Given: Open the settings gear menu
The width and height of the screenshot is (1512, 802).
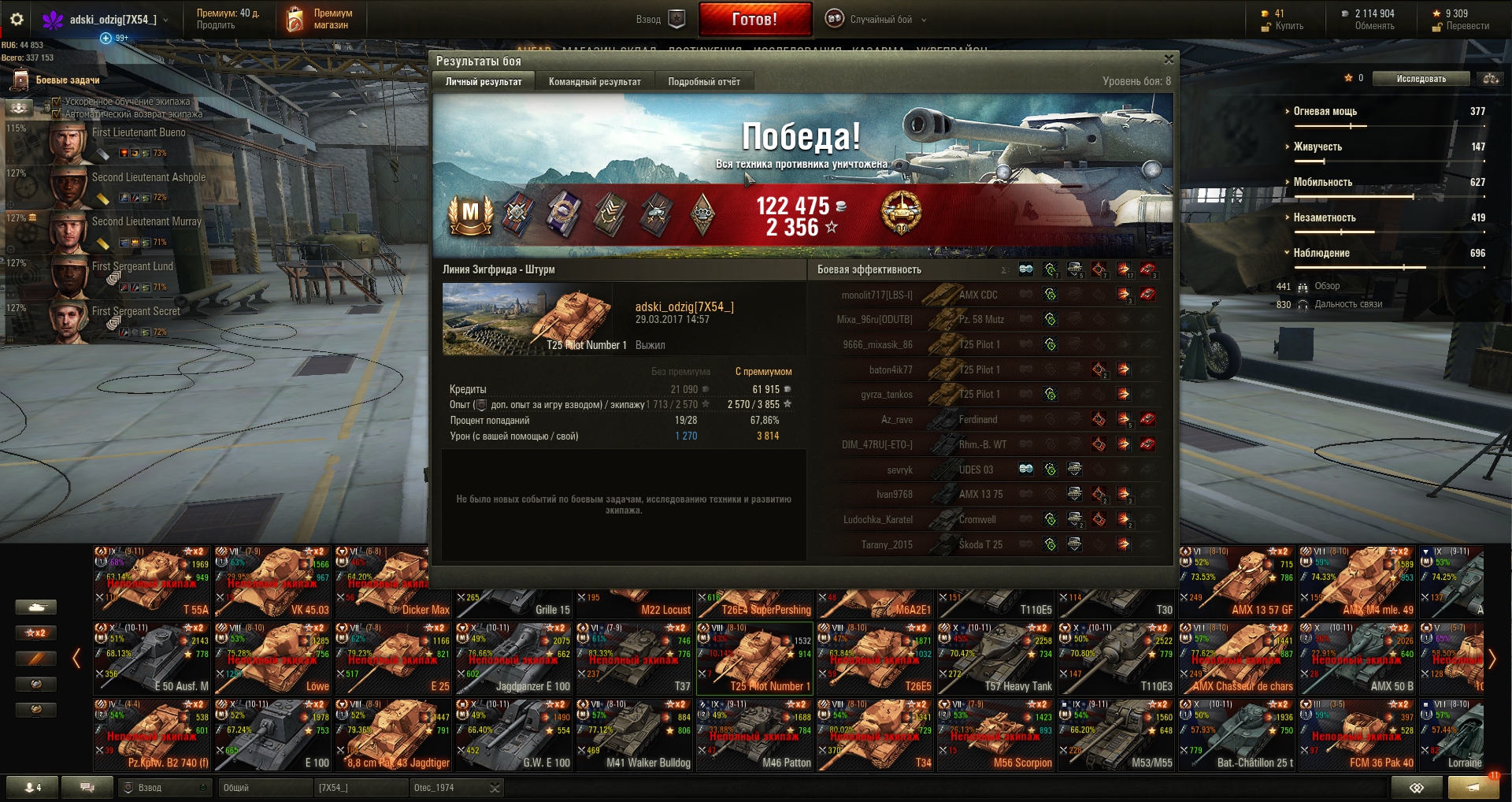Looking at the screenshot, I should pyautogui.click(x=17, y=20).
